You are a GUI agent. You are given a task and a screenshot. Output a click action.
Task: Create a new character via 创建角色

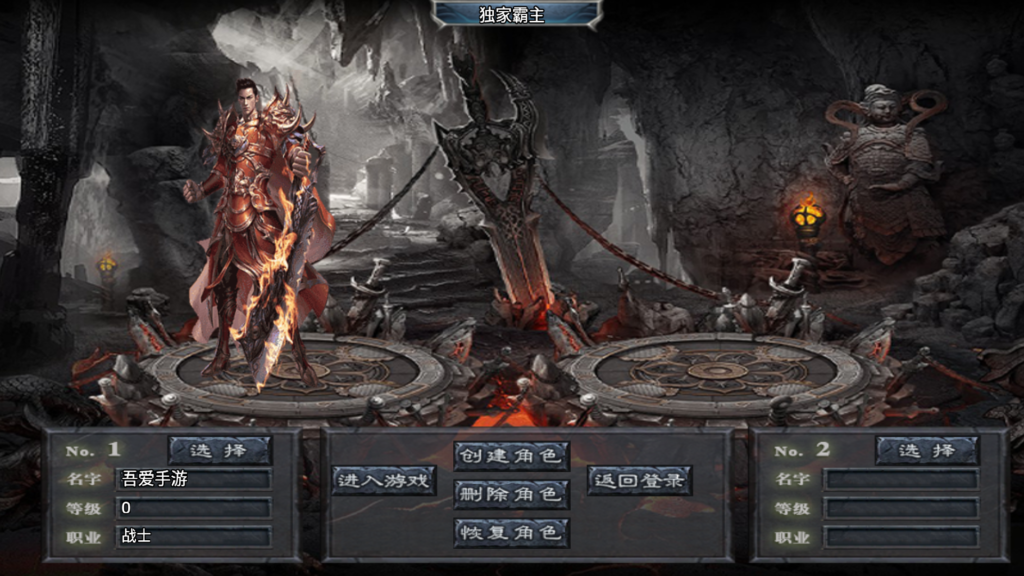coord(511,456)
